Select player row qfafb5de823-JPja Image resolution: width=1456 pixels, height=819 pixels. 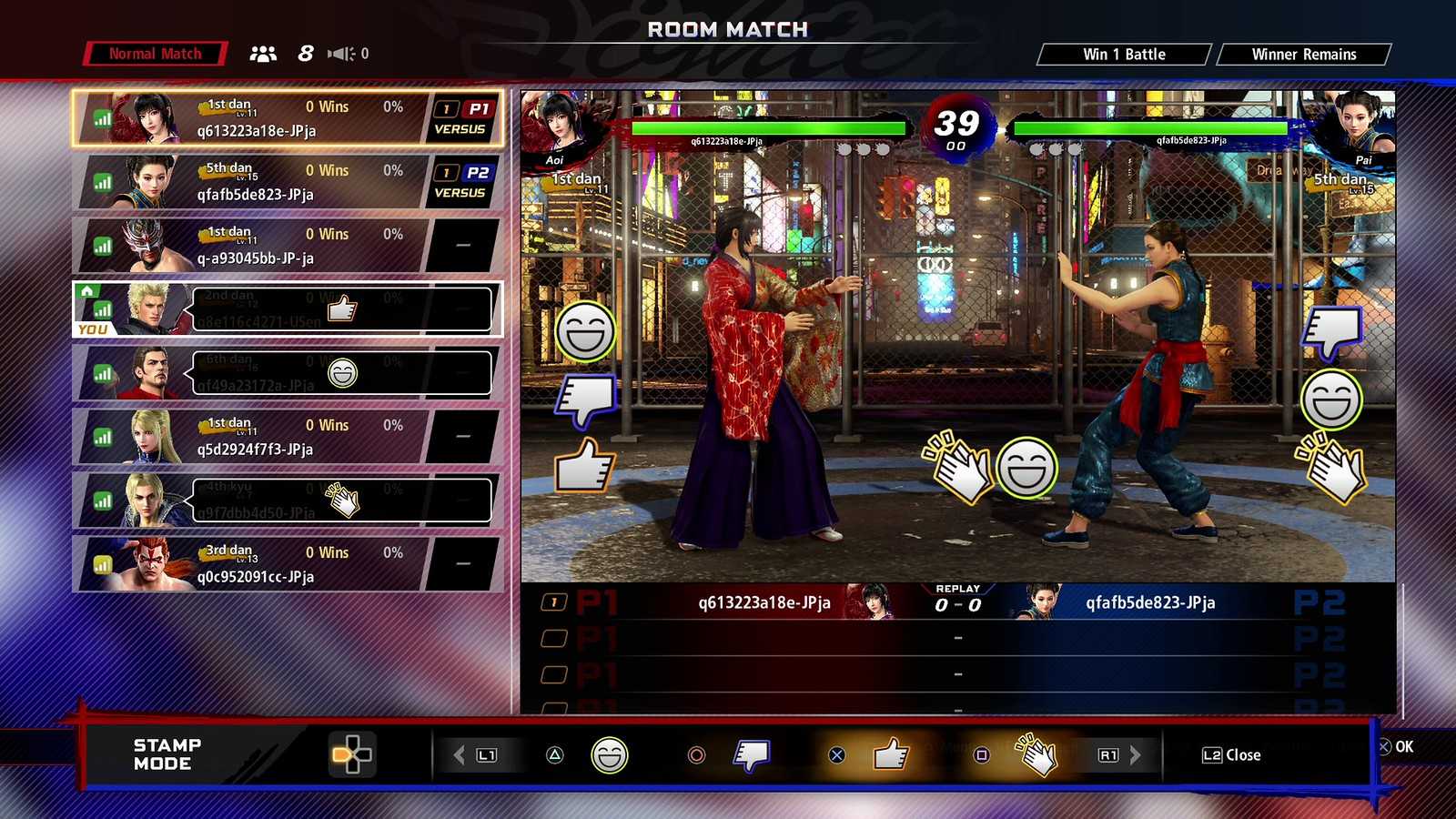[287, 182]
